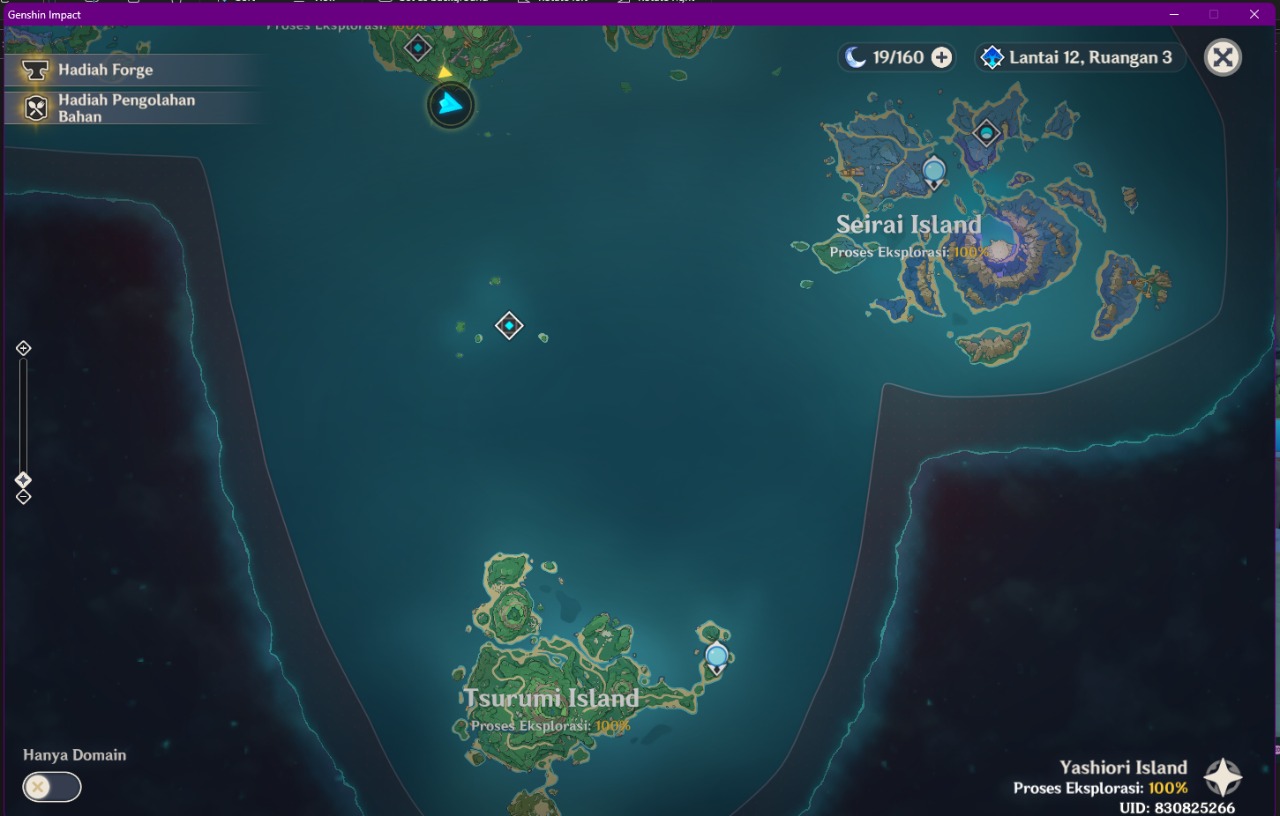Click the player position arrow at the map top
The height and width of the screenshot is (816, 1280).
450,104
